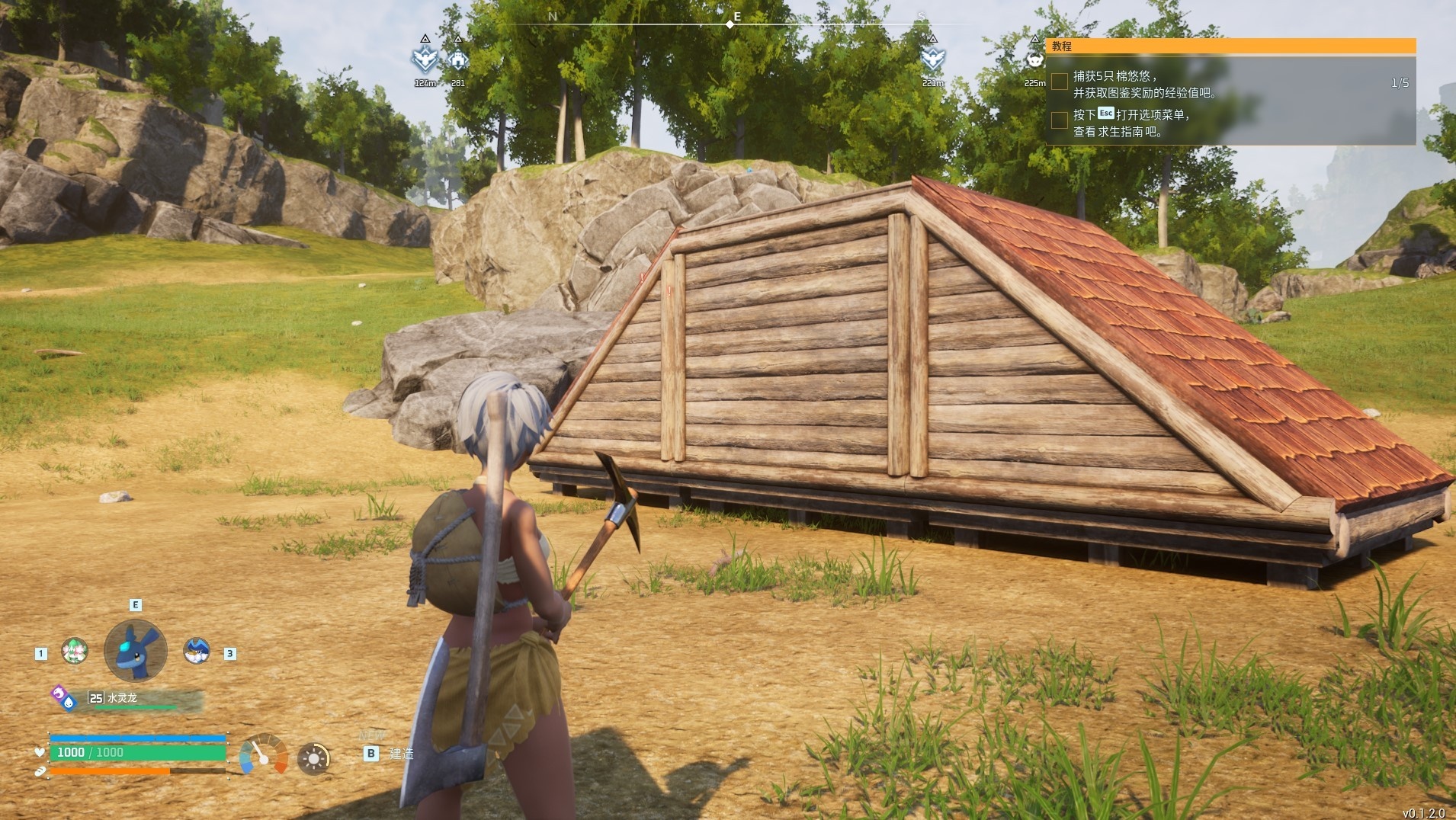Click the purple dragon element icon
This screenshot has width=1456, height=820.
[x=58, y=693]
